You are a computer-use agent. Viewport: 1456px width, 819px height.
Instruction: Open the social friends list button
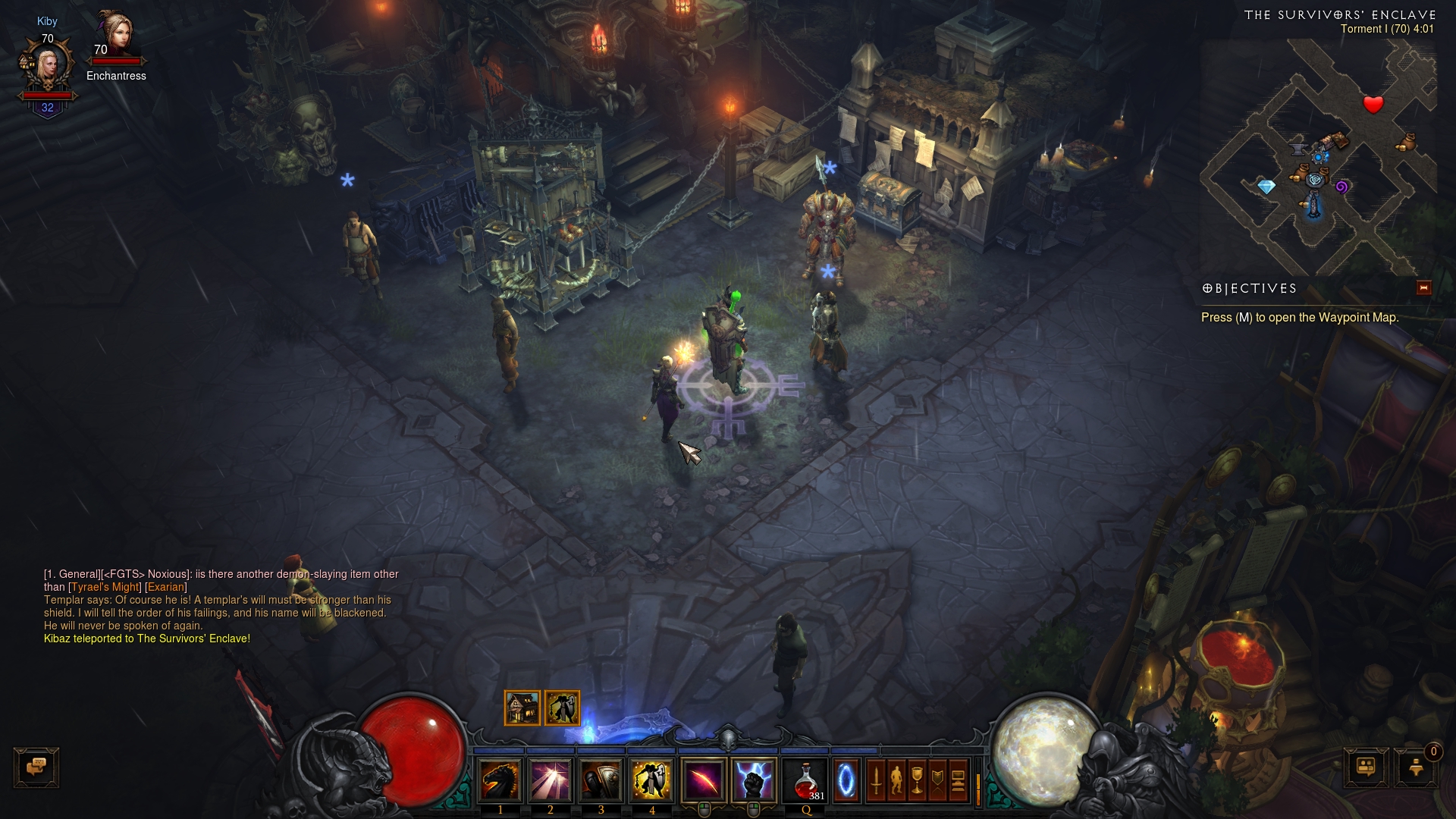(x=1366, y=767)
